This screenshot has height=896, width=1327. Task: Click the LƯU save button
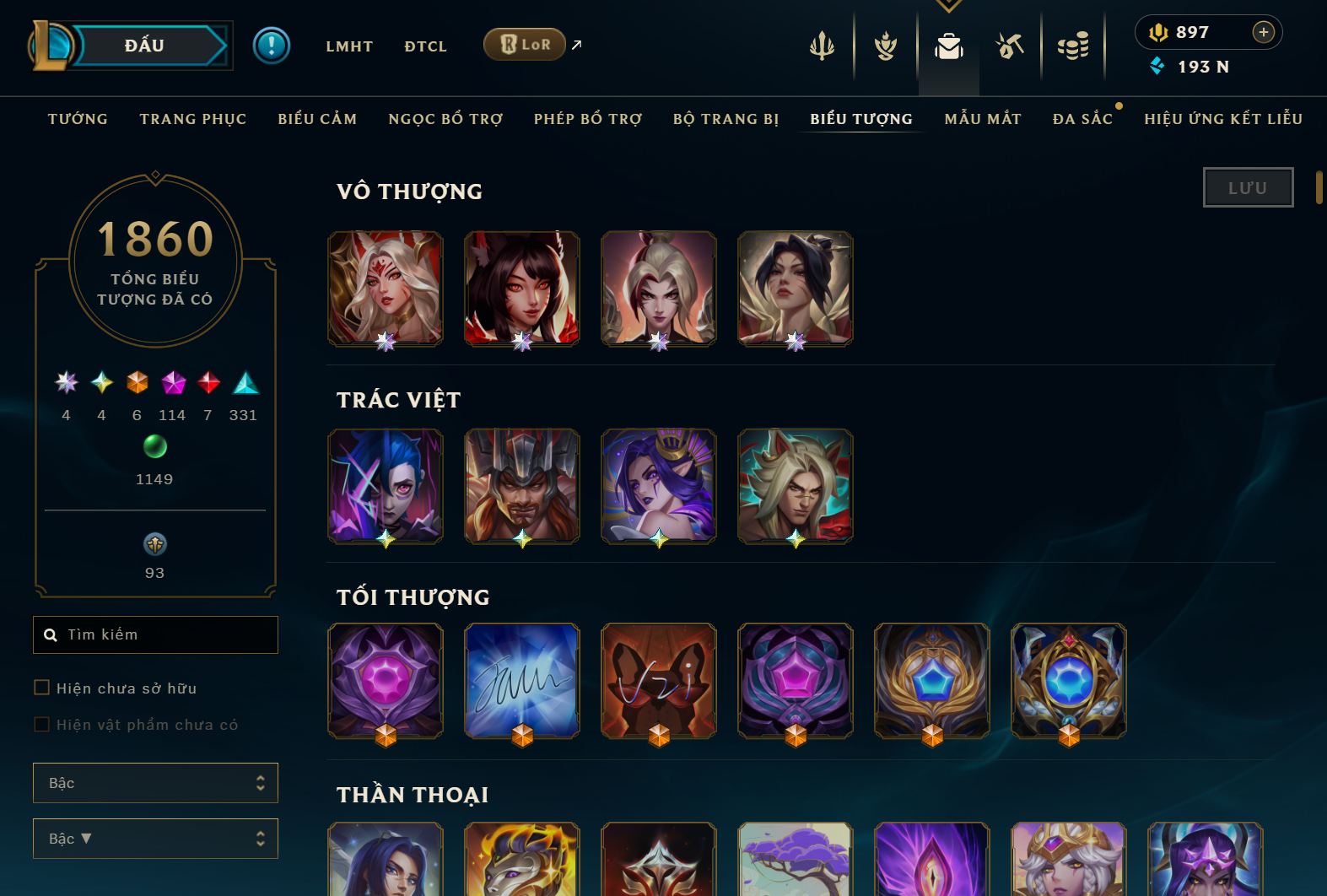1248,187
